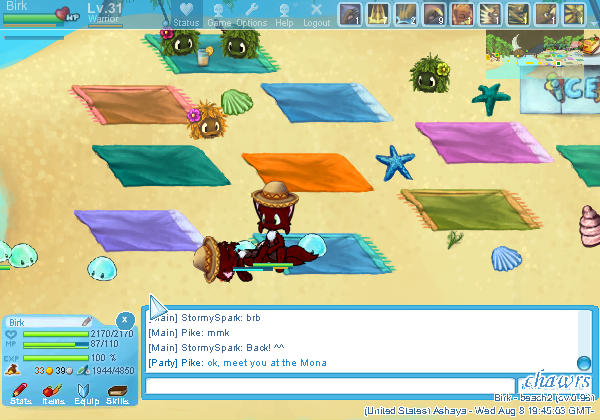The image size is (600, 420).
Task: Click the pencil edit icon beside Birk
Action: pos(87,321)
